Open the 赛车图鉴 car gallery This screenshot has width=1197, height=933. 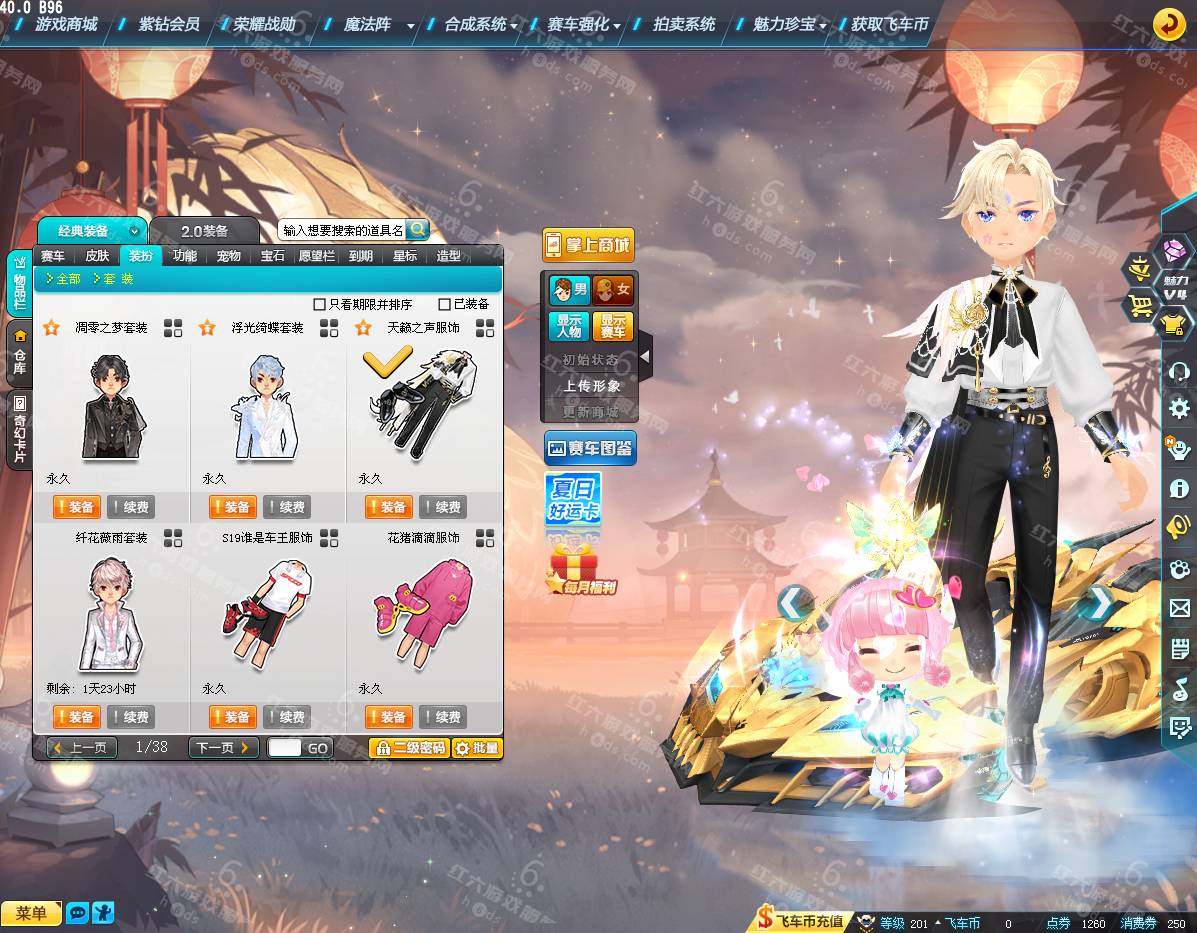click(x=589, y=448)
